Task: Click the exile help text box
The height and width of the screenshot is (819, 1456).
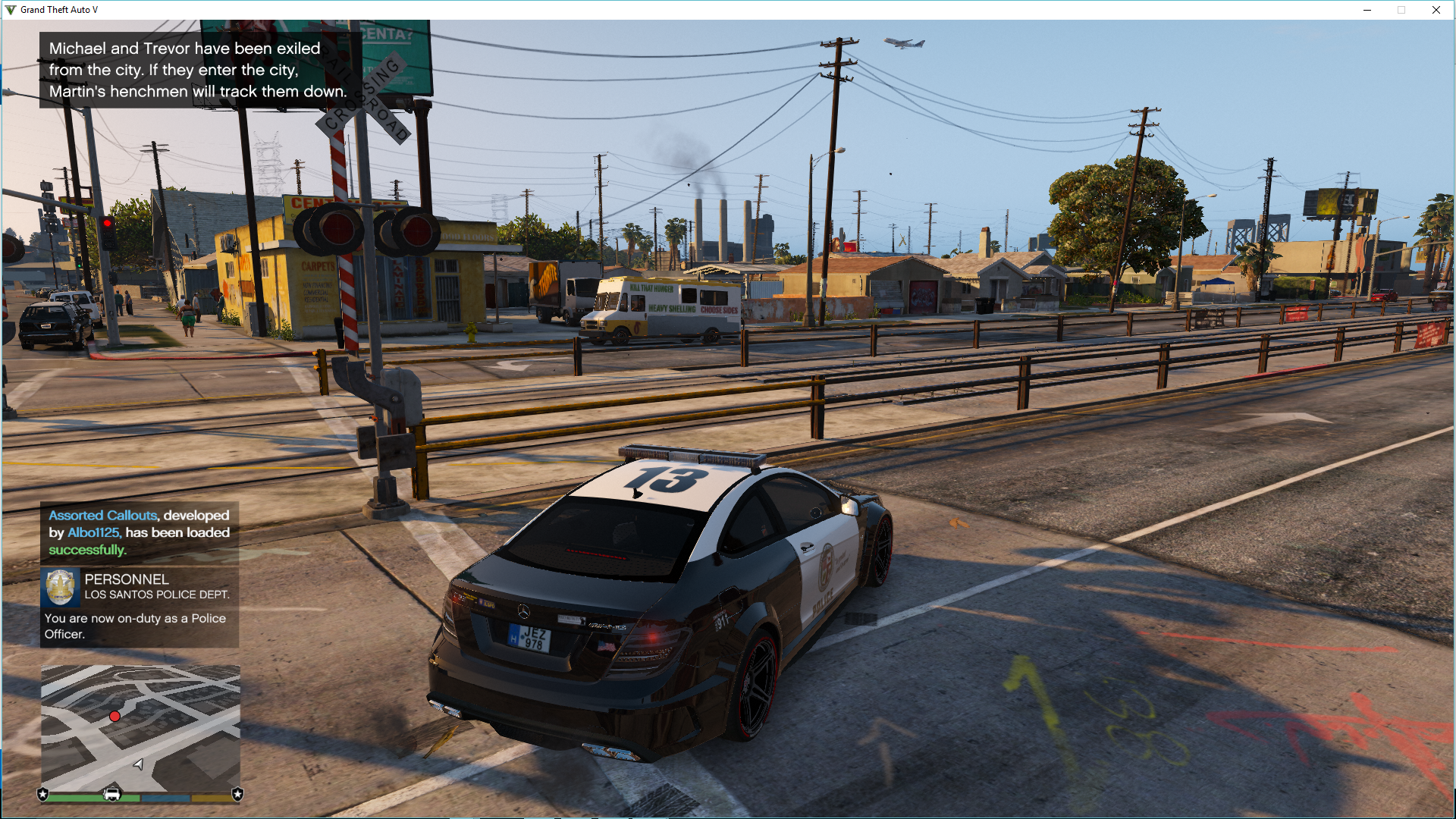Action: 197,70
